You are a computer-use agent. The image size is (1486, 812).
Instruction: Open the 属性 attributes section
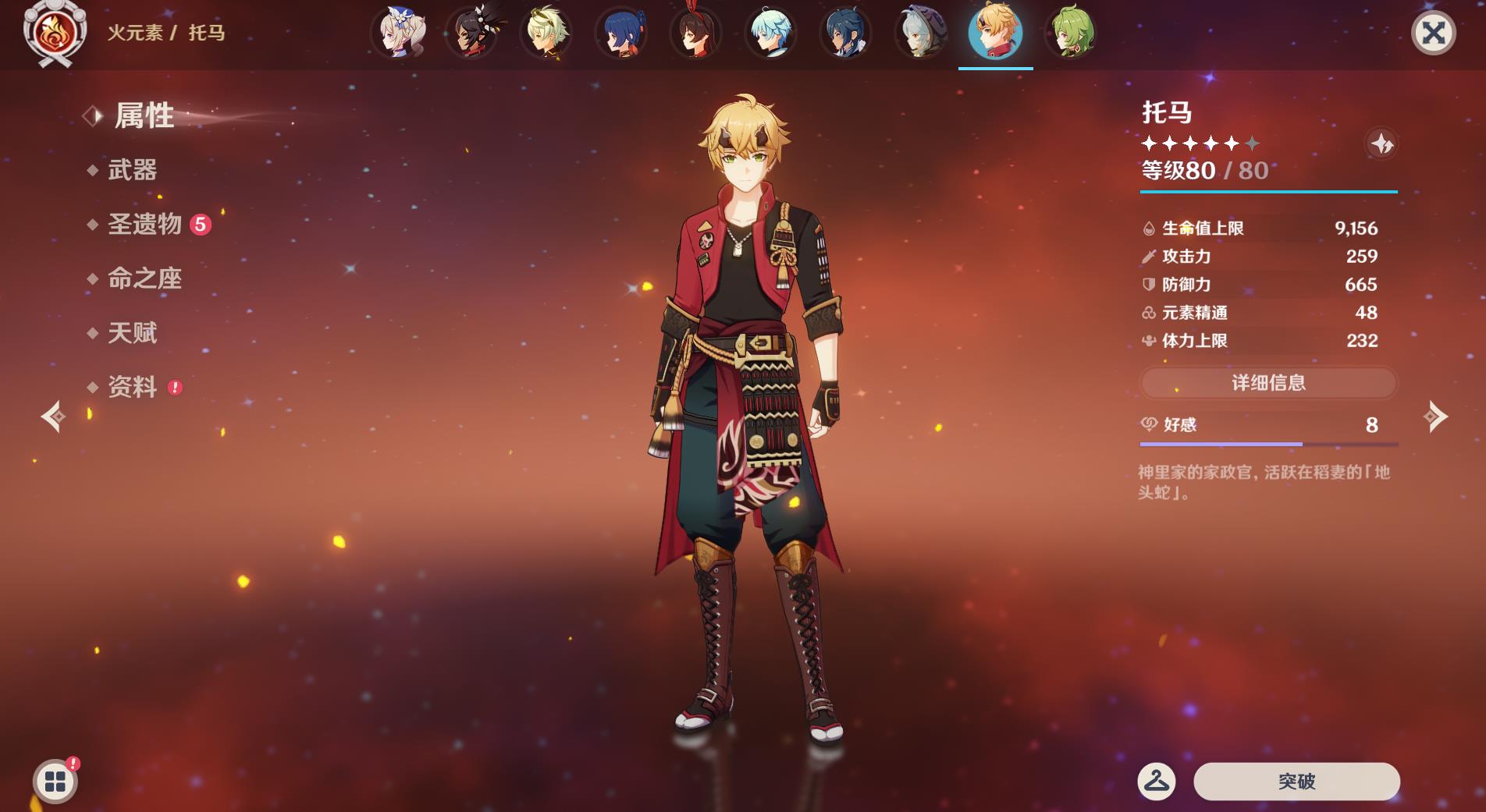(x=144, y=116)
